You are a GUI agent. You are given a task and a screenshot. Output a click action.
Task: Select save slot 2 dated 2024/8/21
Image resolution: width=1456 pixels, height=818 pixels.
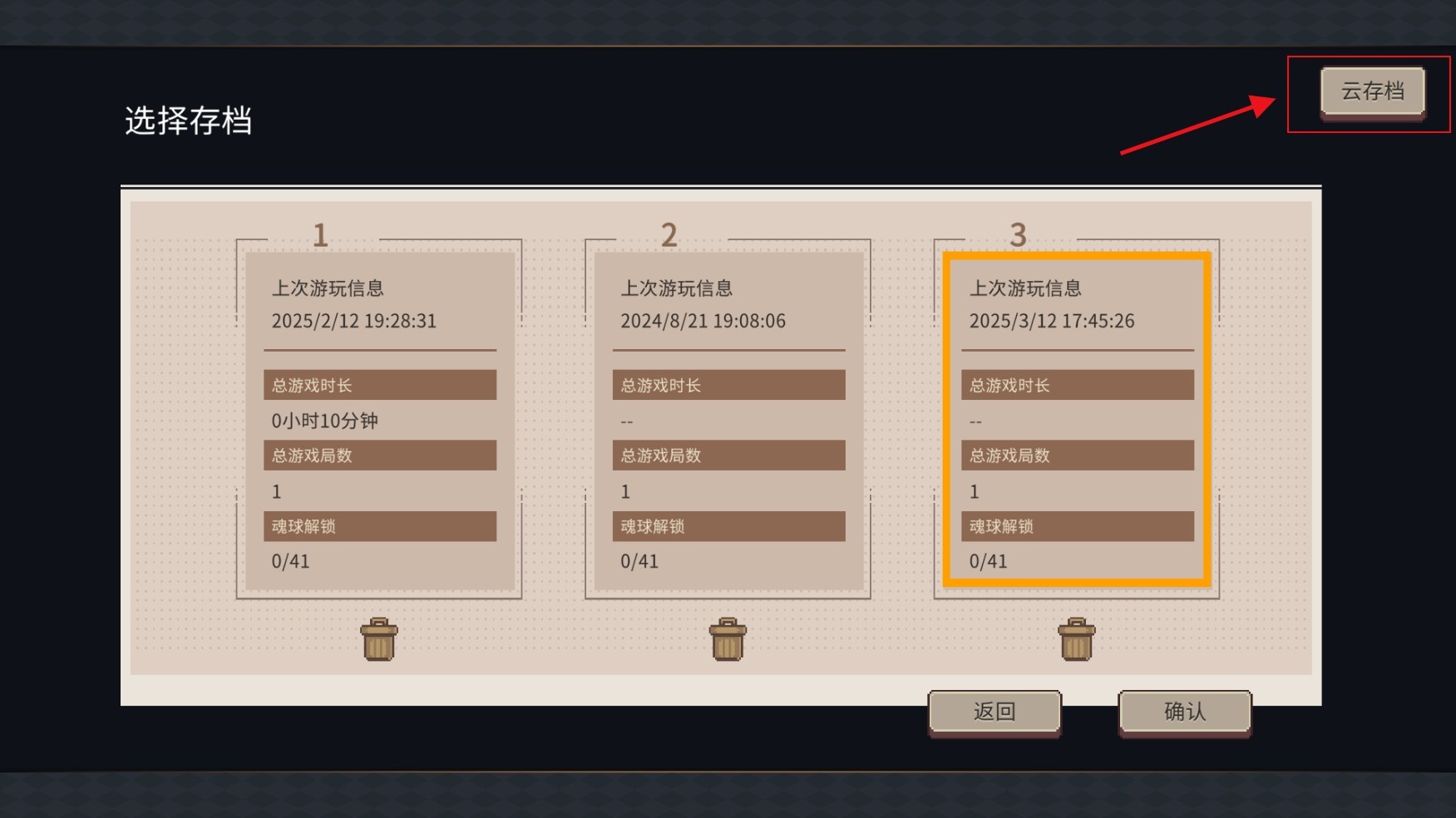[728, 416]
